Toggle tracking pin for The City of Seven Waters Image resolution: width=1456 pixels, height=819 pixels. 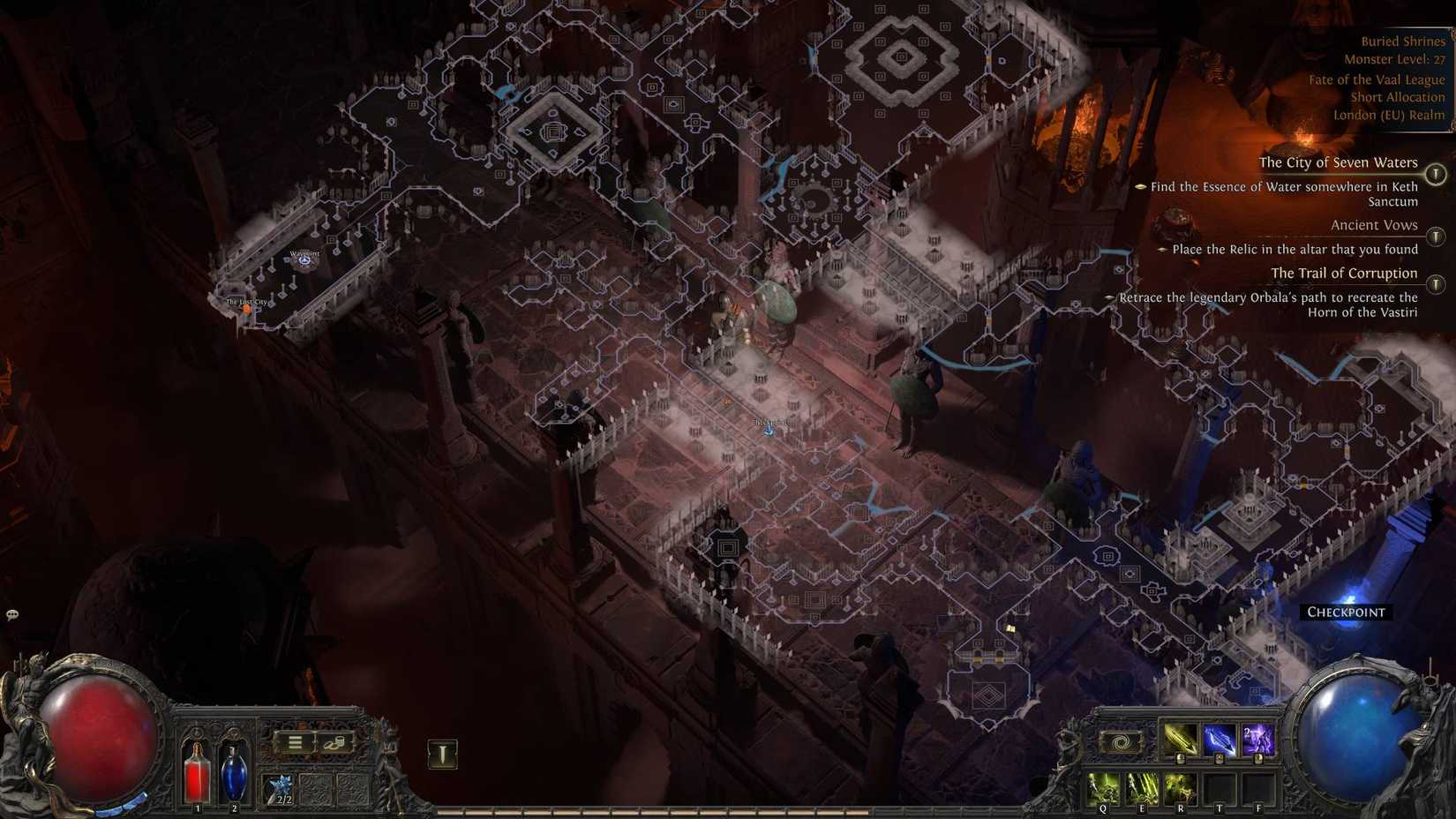point(1436,173)
